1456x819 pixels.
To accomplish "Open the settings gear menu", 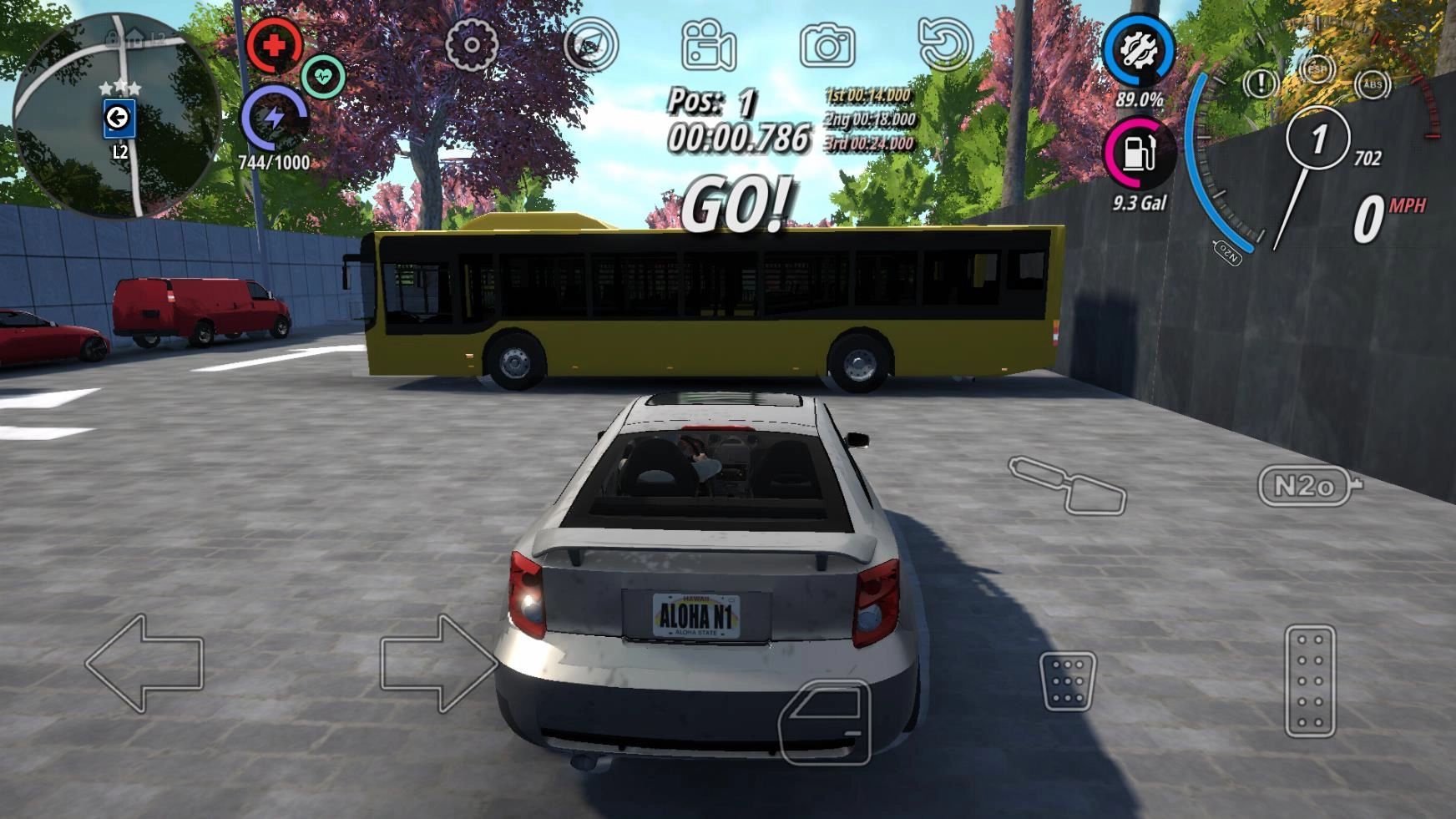I will pos(472,43).
